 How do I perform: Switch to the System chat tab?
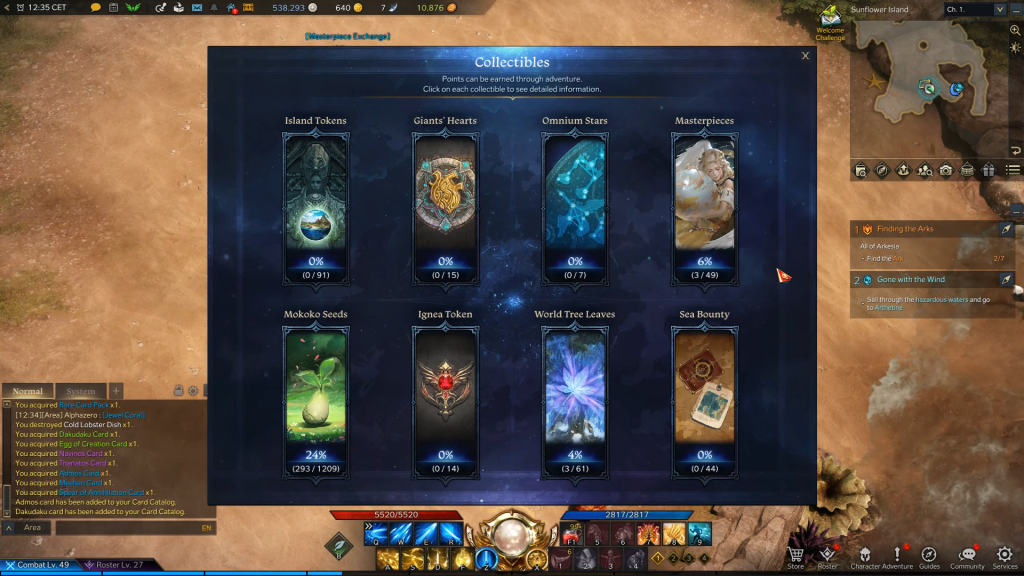80,391
